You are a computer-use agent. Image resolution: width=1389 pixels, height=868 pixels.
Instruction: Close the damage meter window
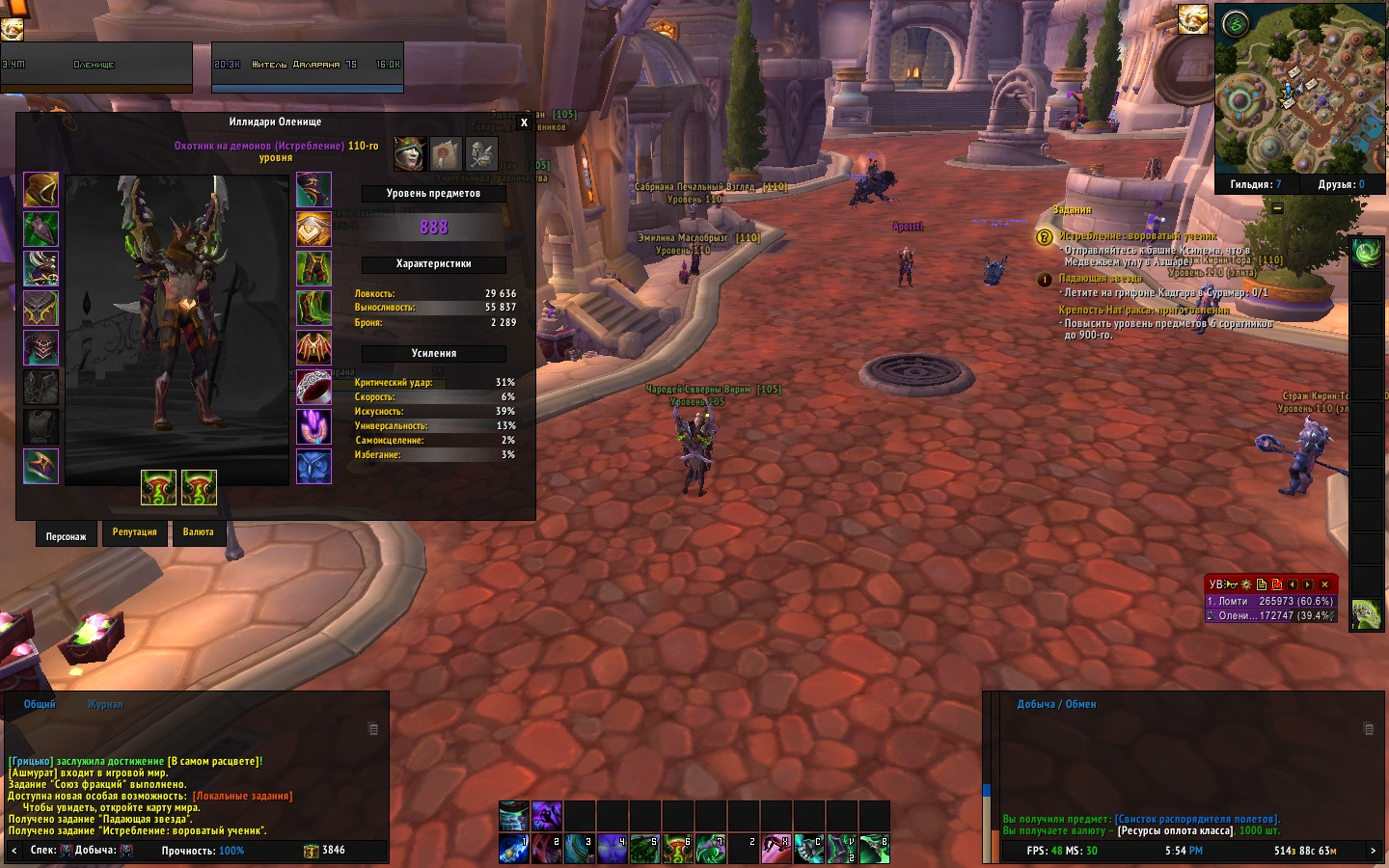tap(1324, 584)
